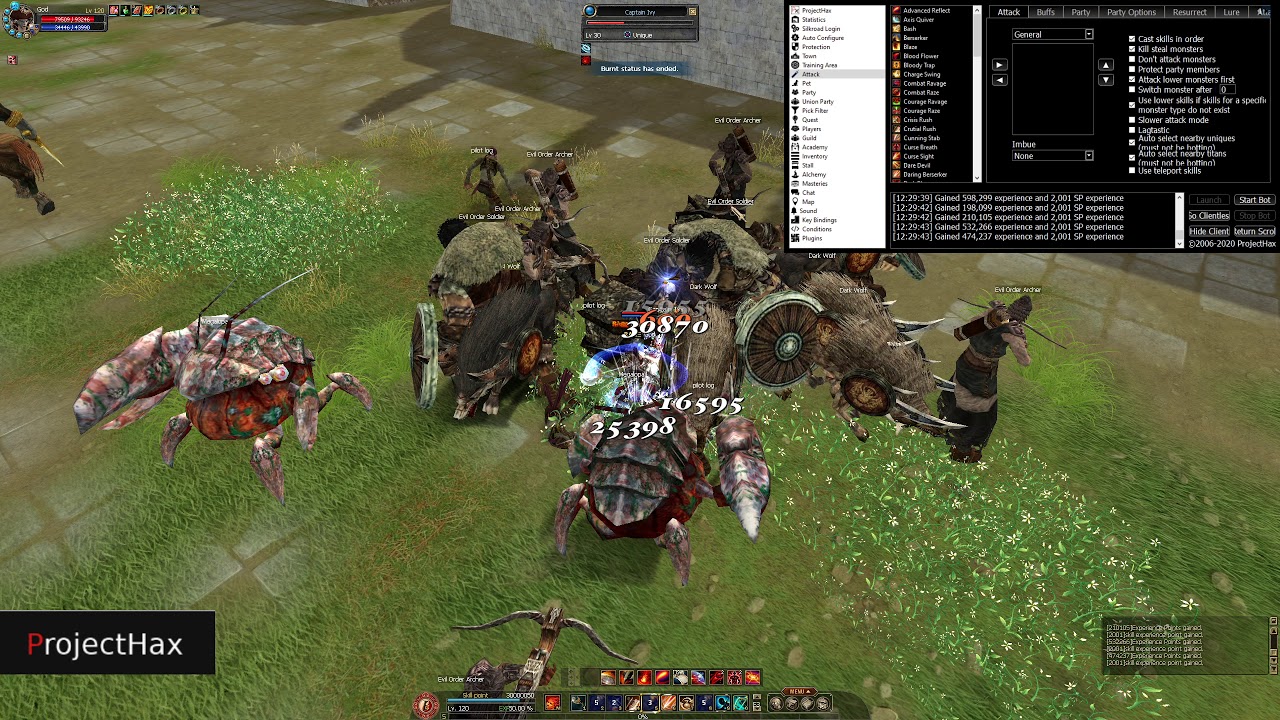Enable the Use teleport skills checkbox
Image resolution: width=1280 pixels, height=720 pixels.
(1132, 170)
